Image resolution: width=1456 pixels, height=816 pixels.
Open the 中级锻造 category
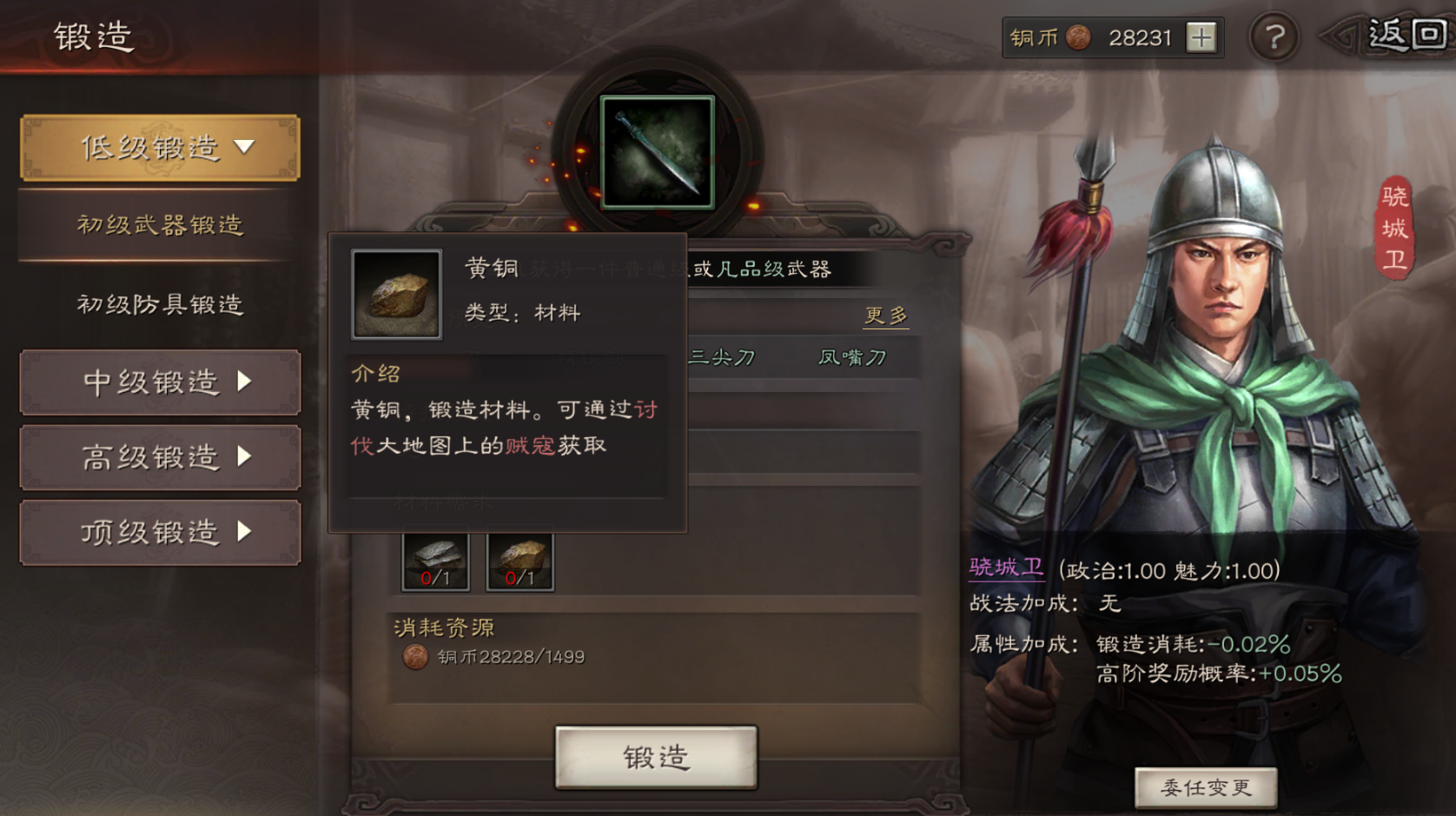(x=160, y=381)
